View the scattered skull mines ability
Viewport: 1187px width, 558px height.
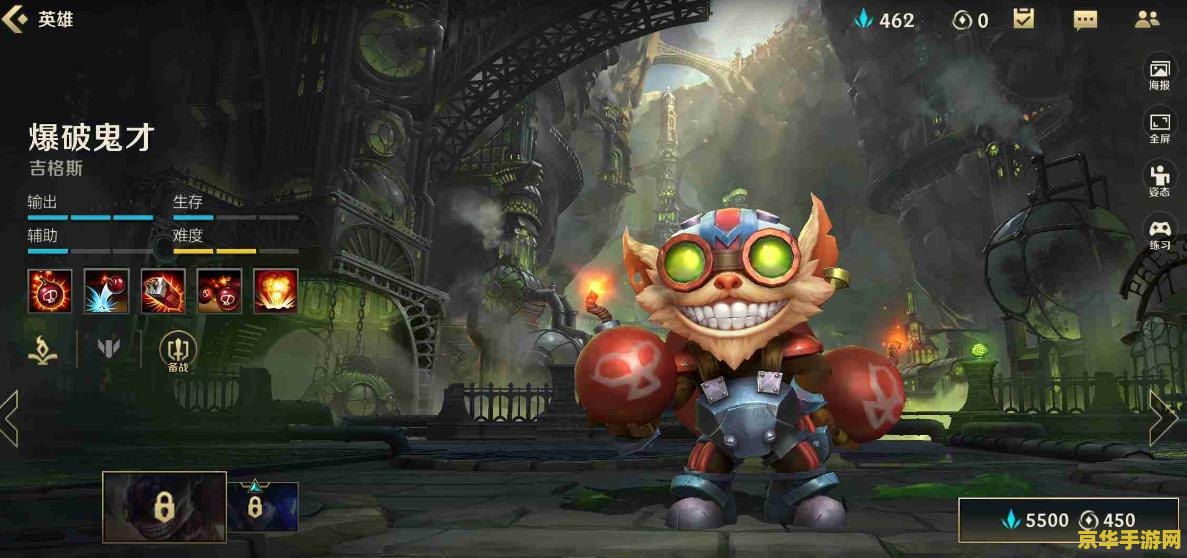(219, 289)
